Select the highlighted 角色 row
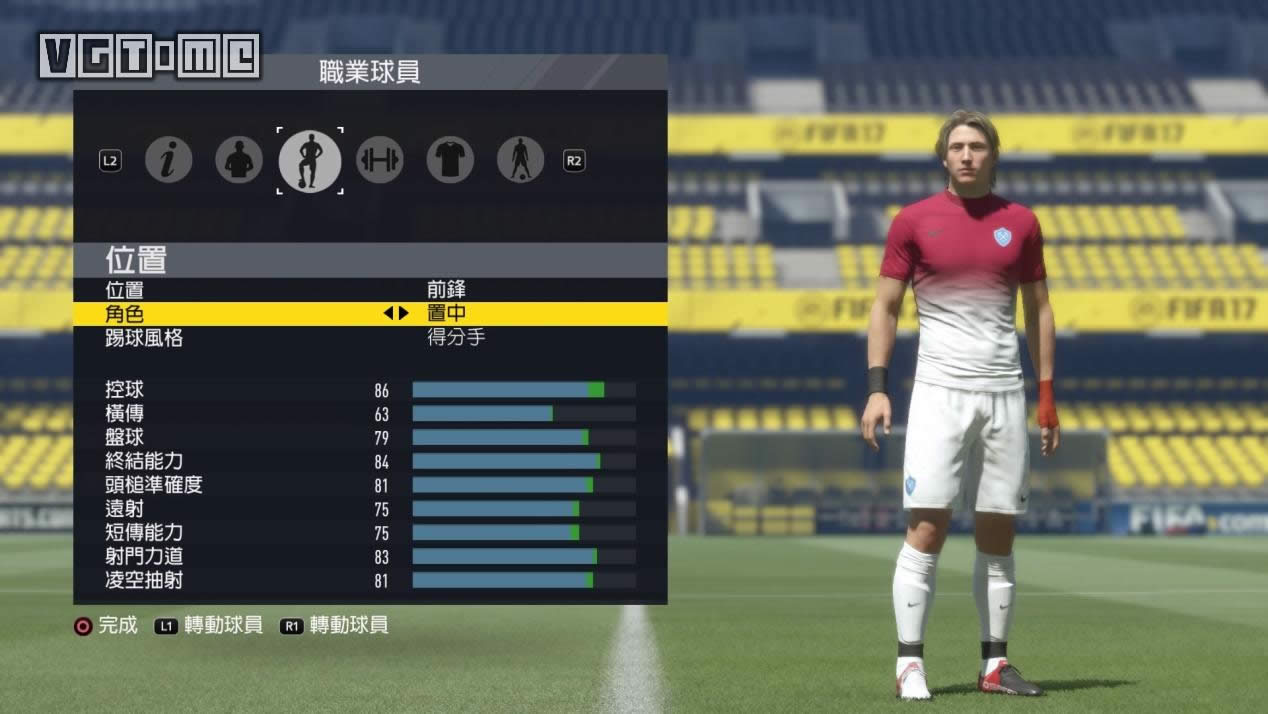 point(370,314)
